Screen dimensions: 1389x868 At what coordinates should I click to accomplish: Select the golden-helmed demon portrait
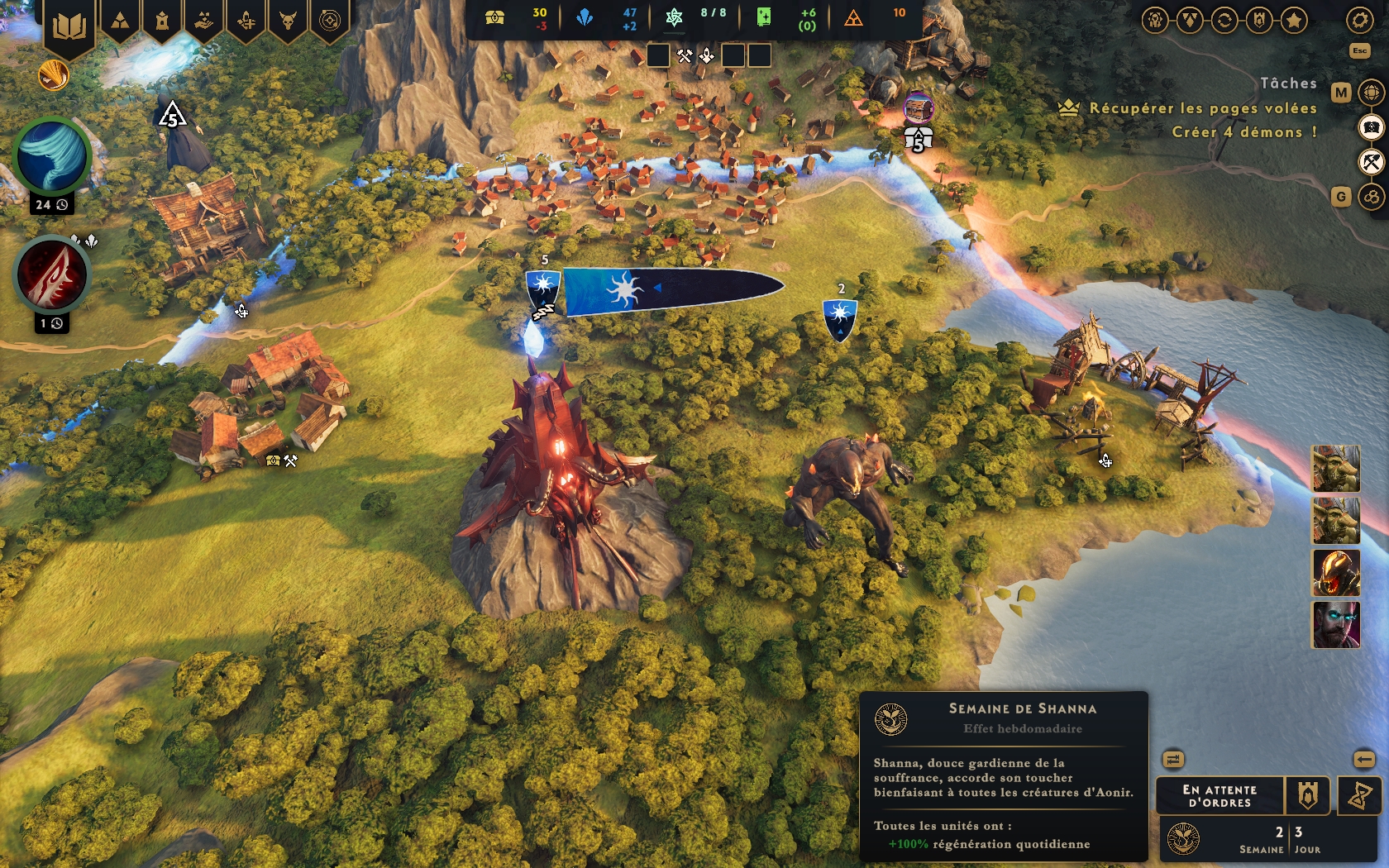[1335, 572]
